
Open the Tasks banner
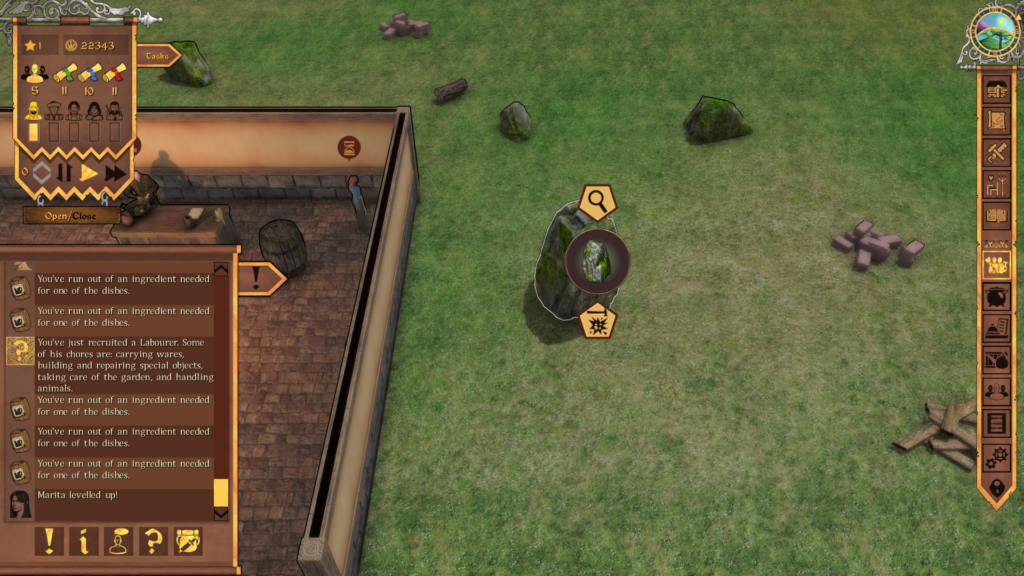155,56
